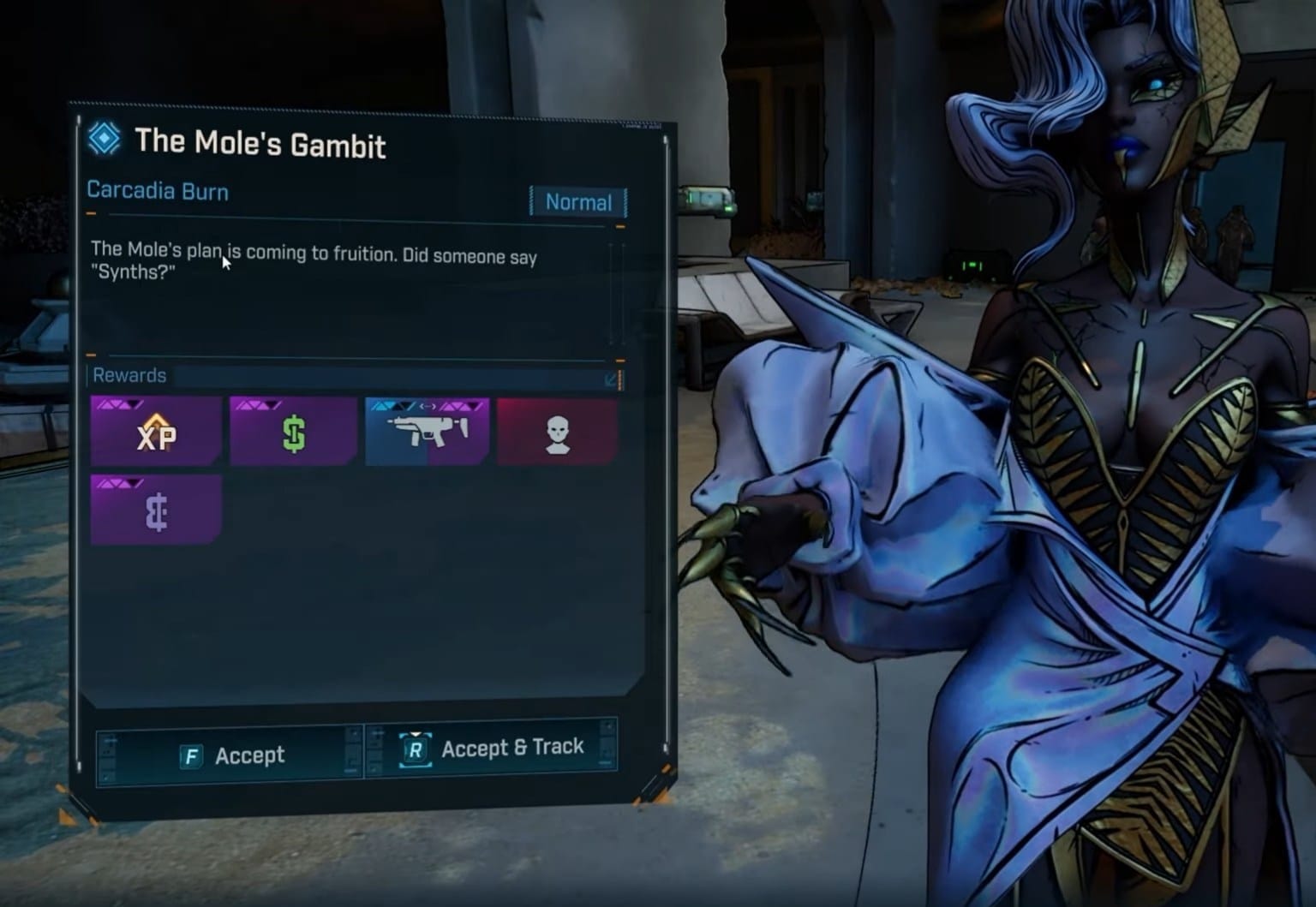1316x907 pixels.
Task: Select the purple Eridium currency reward
Action: tap(155, 510)
